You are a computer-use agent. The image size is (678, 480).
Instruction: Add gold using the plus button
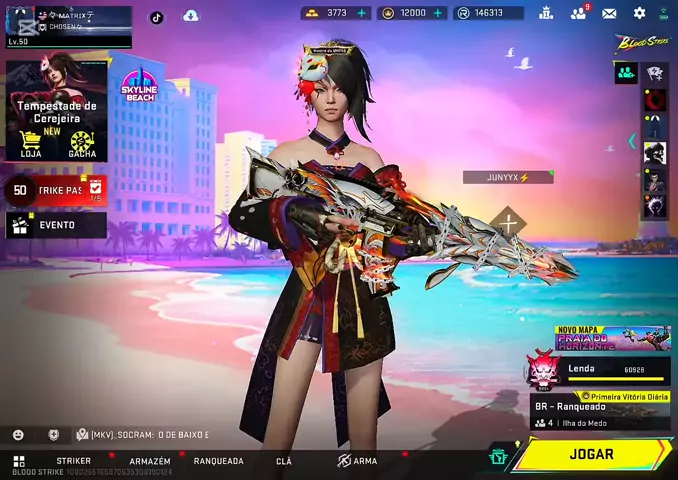tap(361, 13)
